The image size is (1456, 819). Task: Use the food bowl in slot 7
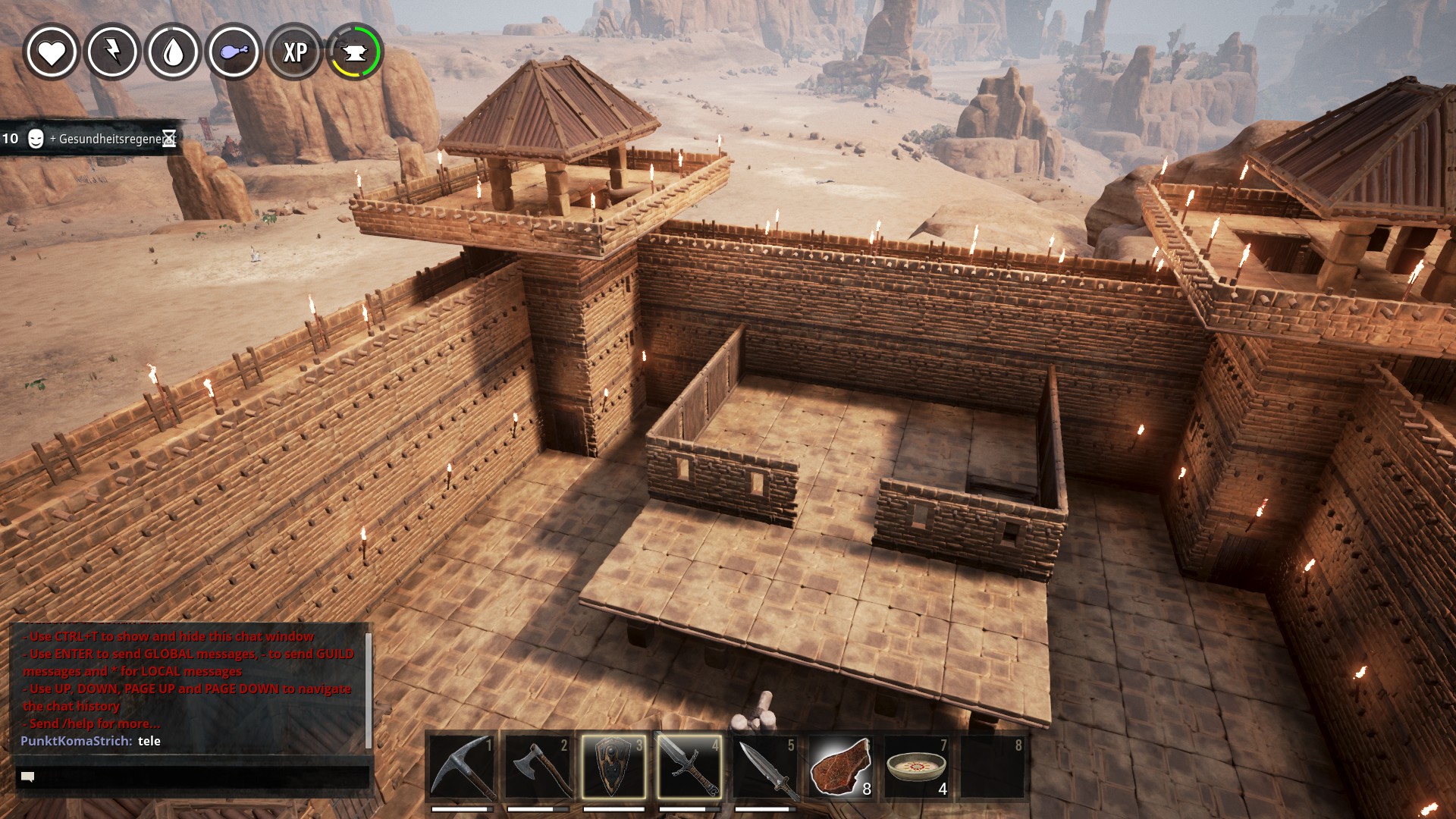click(916, 767)
